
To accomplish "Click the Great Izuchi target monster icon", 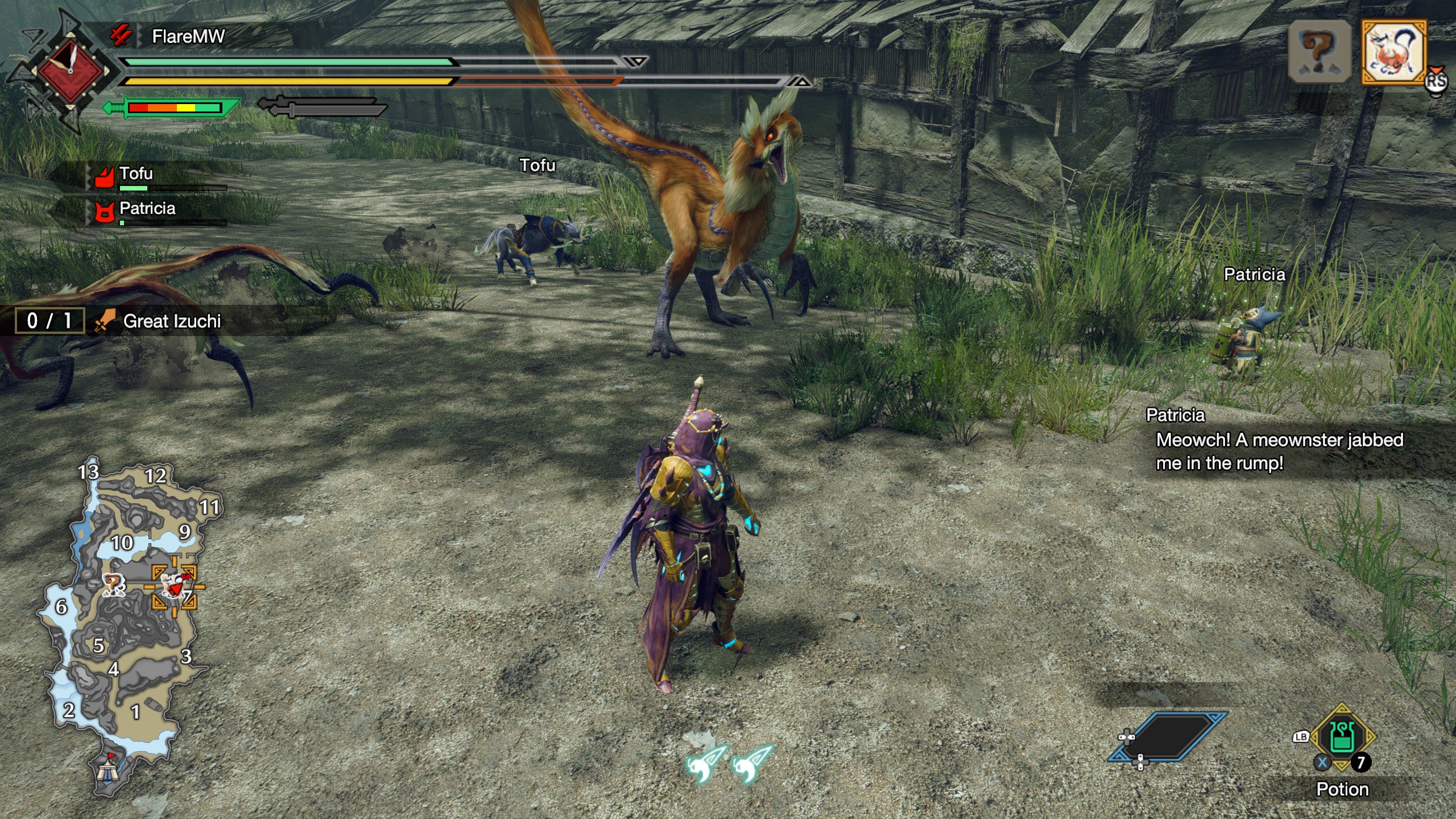I will point(1393,52).
